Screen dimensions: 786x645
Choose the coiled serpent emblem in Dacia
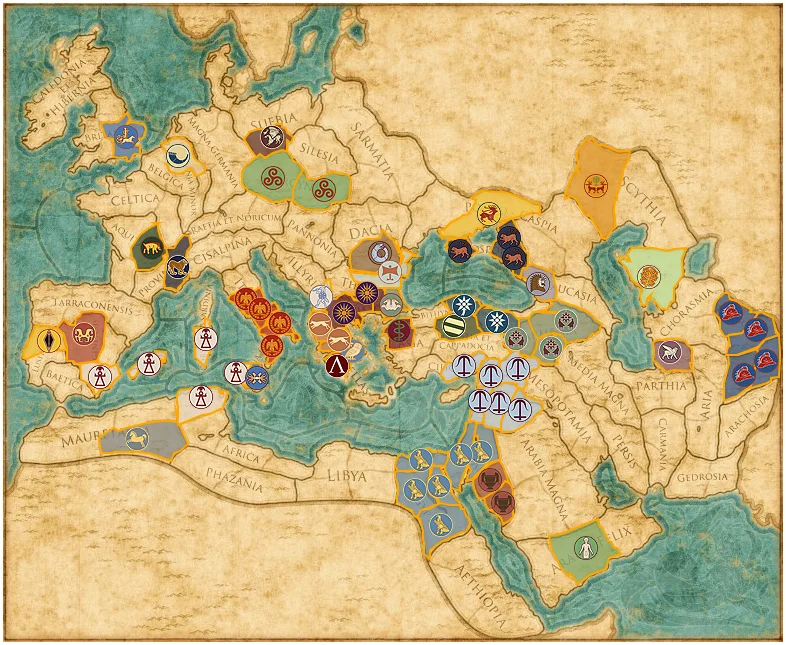(381, 255)
